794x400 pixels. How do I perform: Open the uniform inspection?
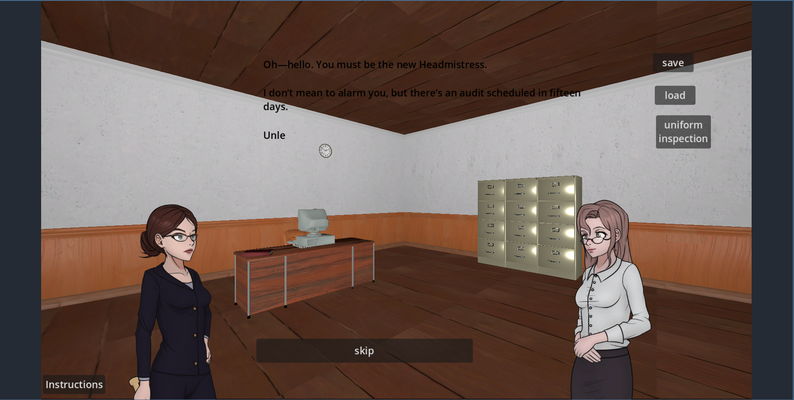coord(683,132)
